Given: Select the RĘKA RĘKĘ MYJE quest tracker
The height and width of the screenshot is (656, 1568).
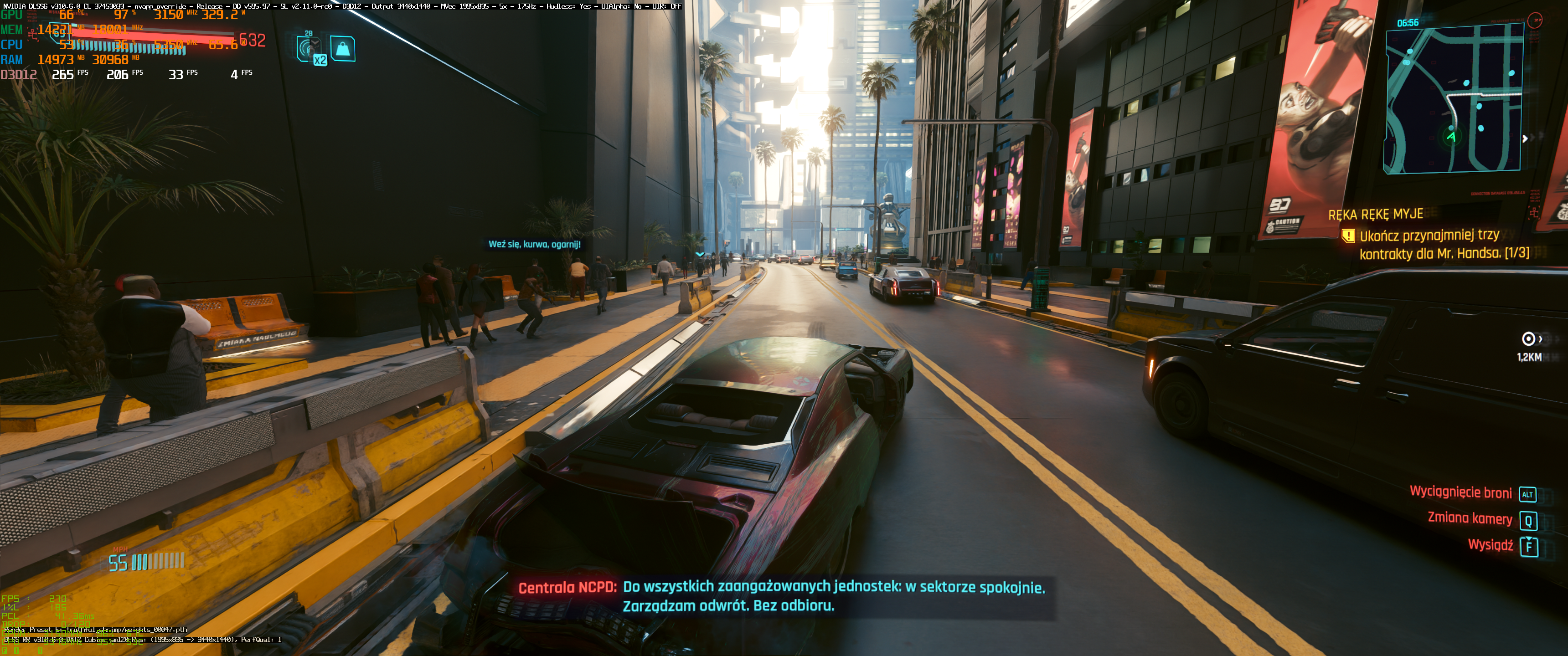Looking at the screenshot, I should [x=1375, y=214].
